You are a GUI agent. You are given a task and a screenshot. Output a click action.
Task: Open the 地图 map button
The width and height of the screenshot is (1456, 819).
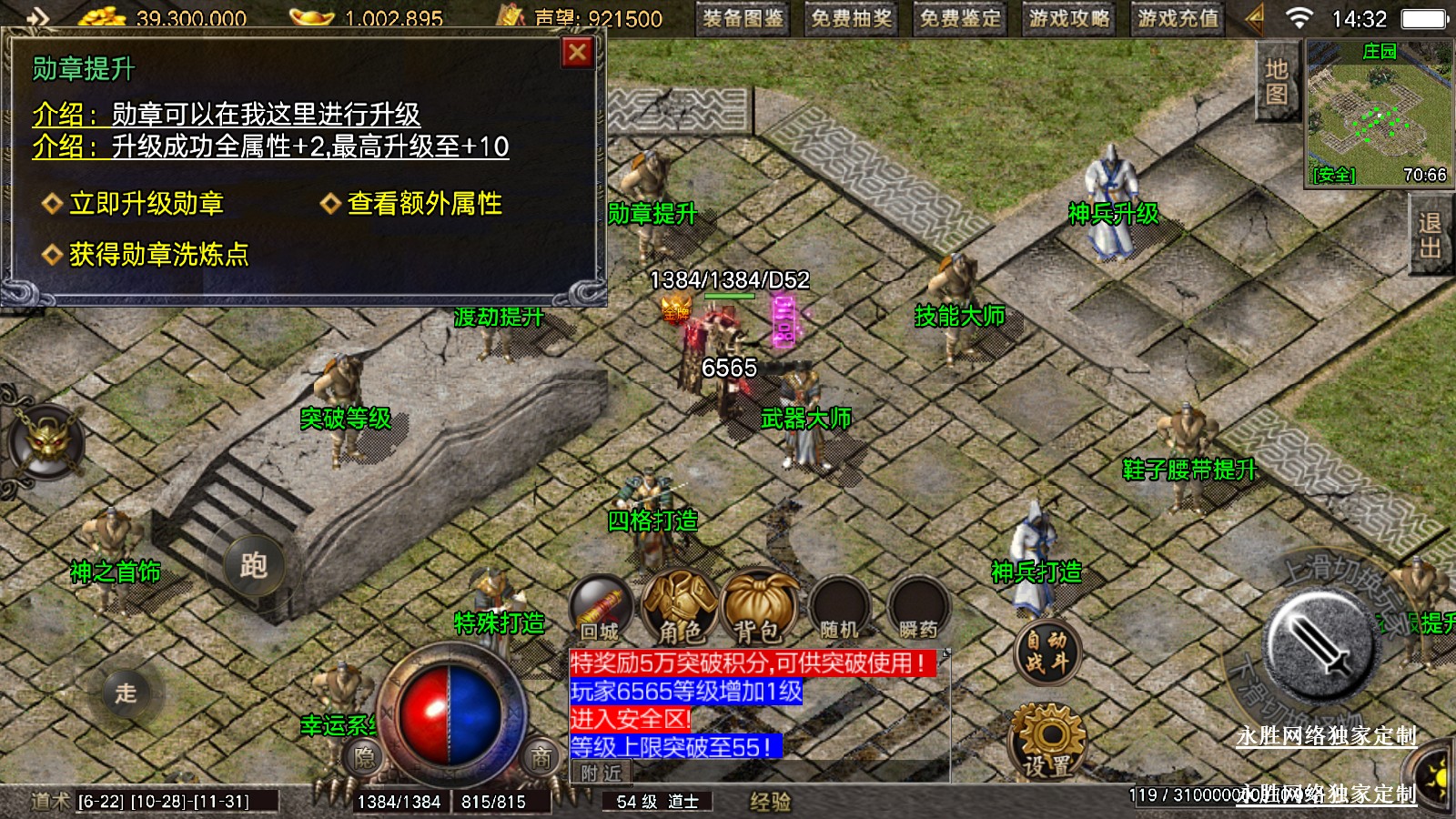[1276, 81]
